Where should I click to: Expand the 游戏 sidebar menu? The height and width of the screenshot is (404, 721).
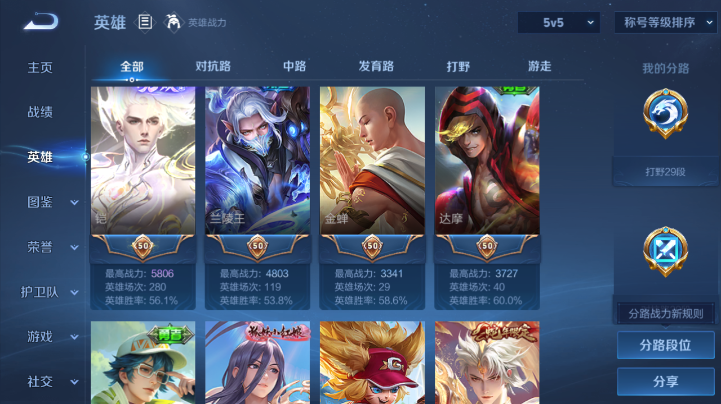(x=50, y=337)
